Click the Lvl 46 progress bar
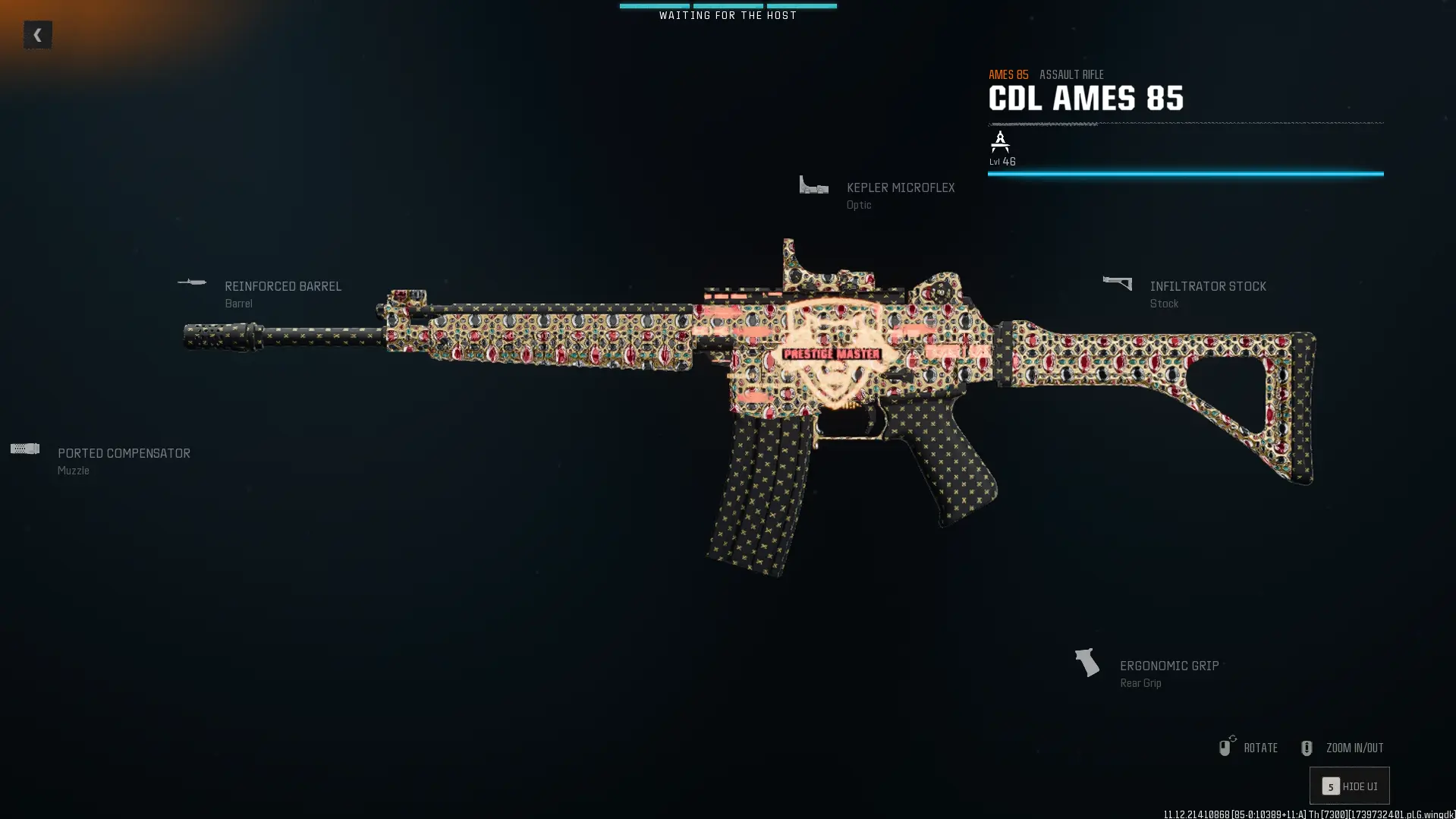 coord(1184,174)
